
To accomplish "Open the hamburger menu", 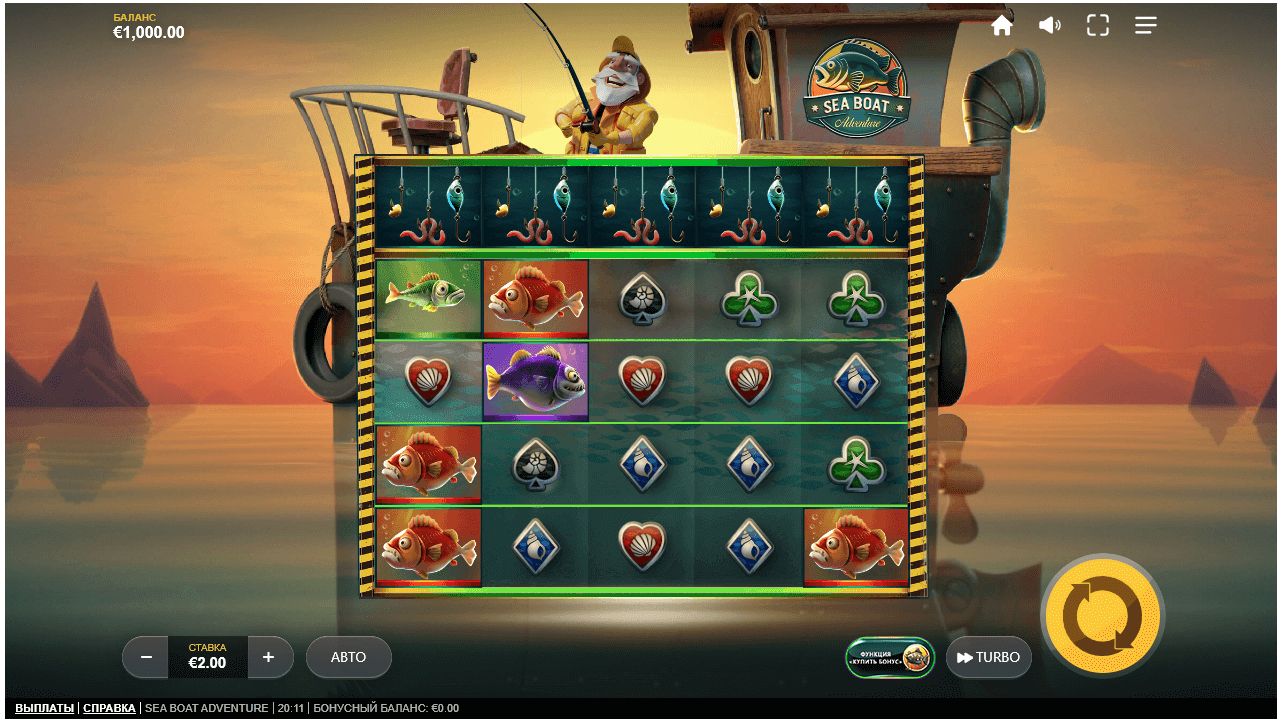I will [x=1145, y=26].
